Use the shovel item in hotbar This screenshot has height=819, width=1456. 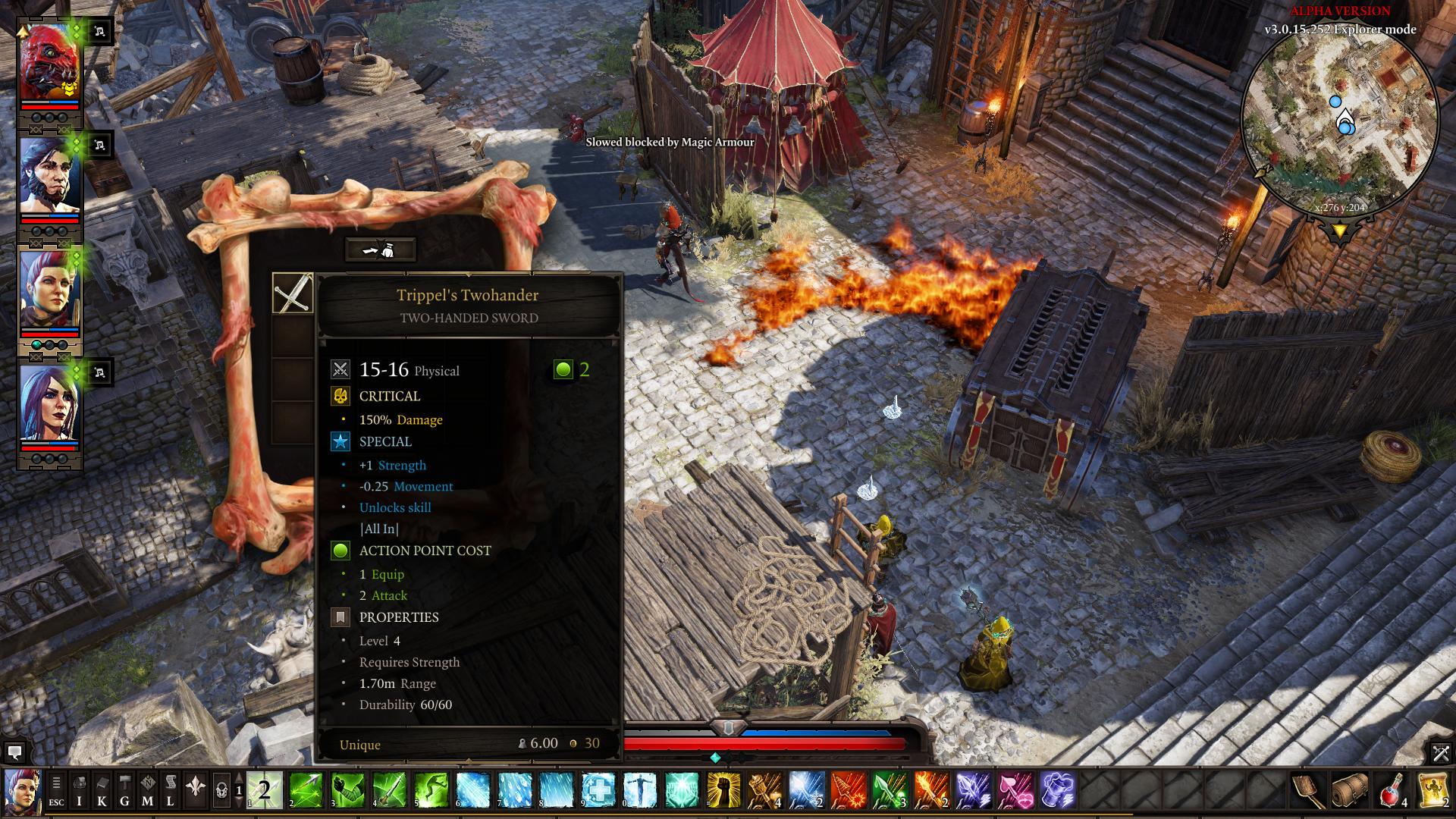[1309, 790]
